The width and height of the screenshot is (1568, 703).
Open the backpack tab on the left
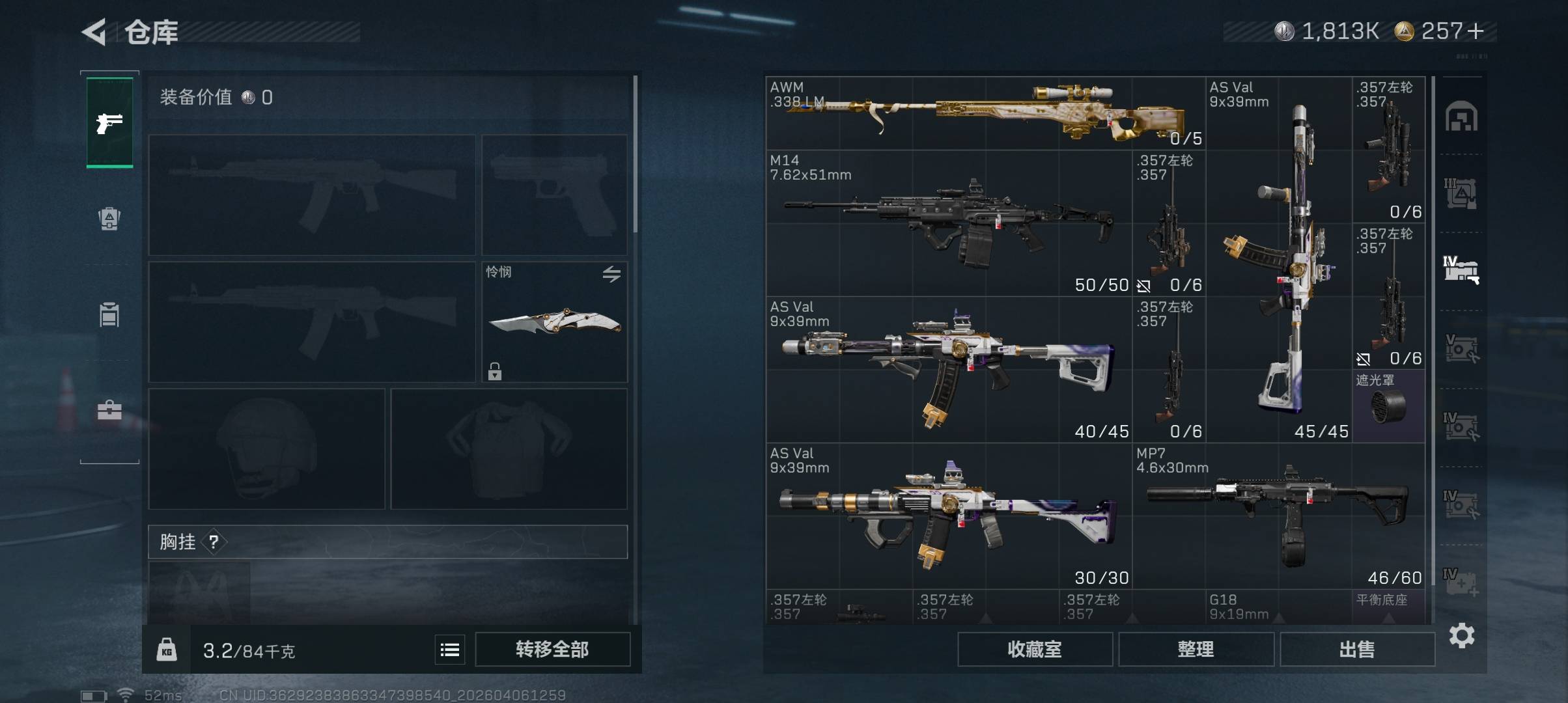click(x=109, y=219)
